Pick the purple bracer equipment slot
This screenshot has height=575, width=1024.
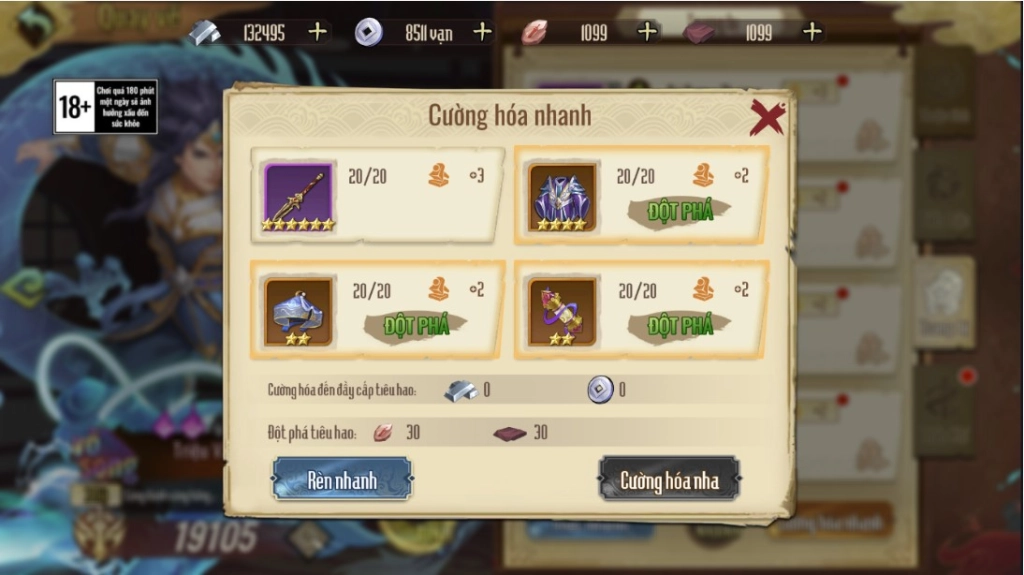coord(562,311)
